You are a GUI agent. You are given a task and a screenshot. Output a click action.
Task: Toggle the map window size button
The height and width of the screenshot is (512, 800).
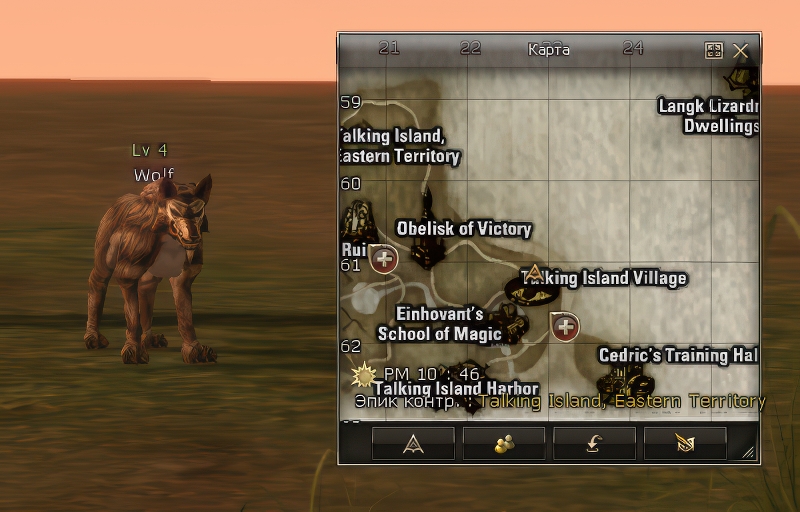[714, 50]
